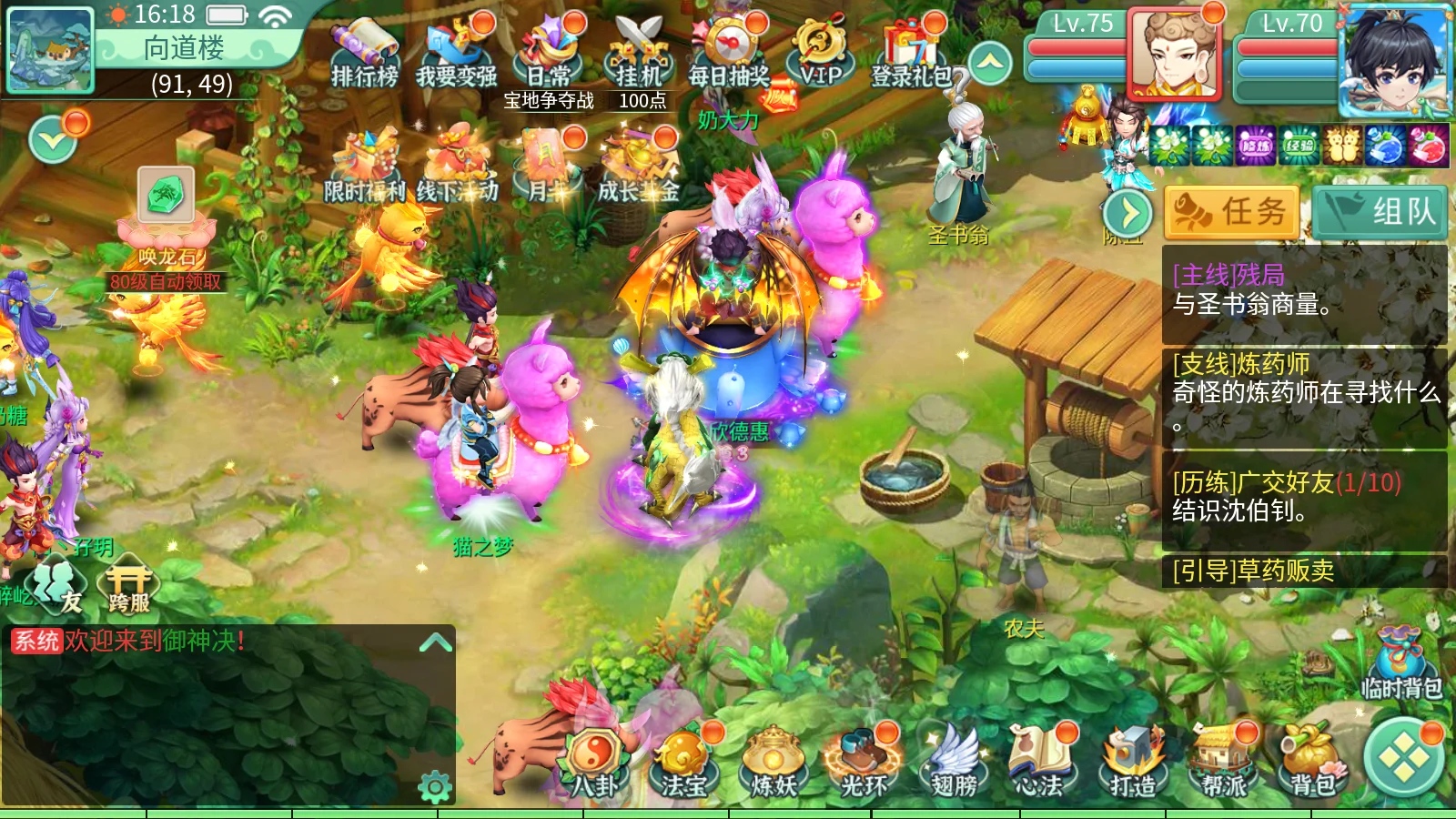Open the 炼妖 refining panel

pyautogui.click(x=773, y=764)
